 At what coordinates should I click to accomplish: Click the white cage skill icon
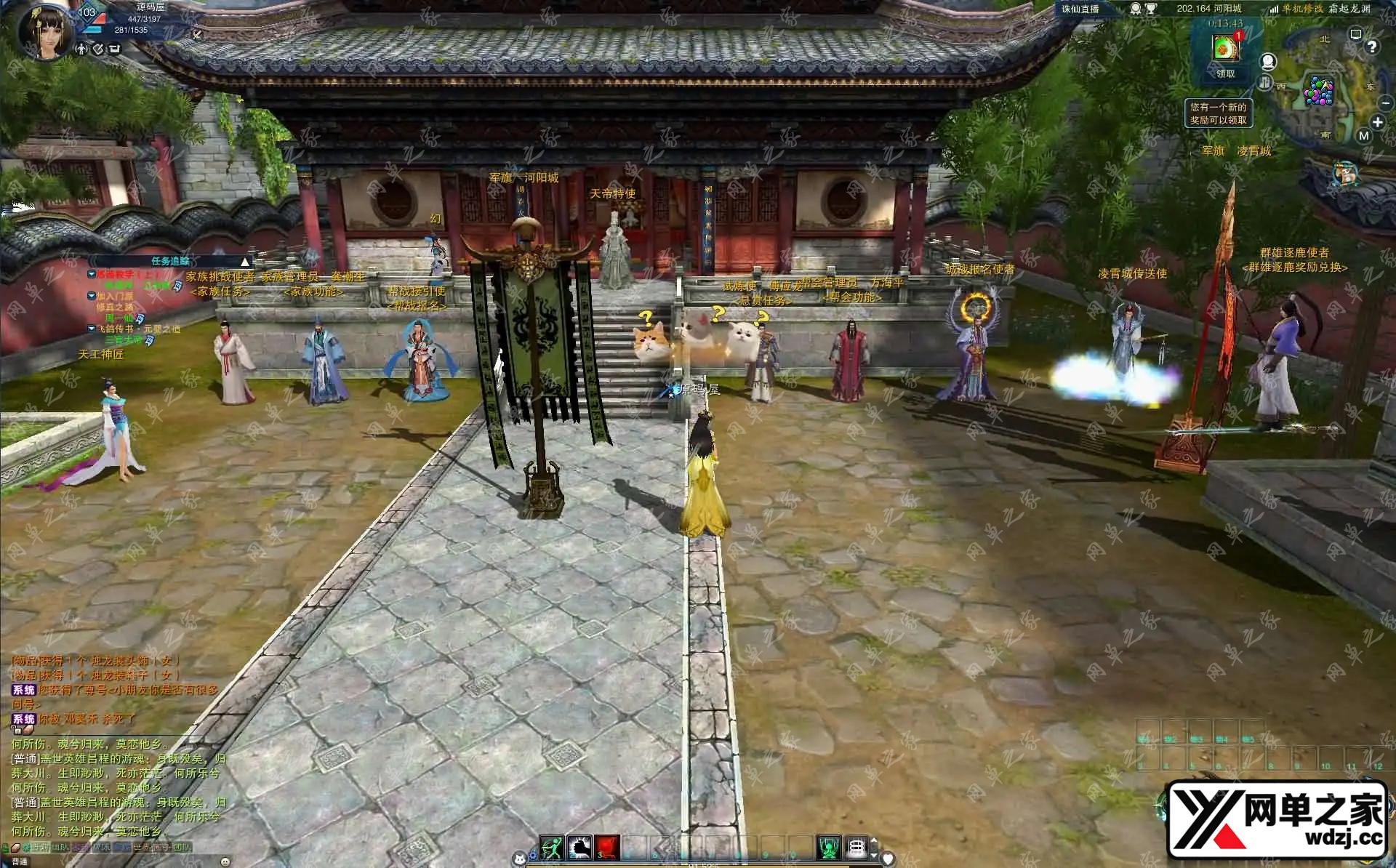click(857, 847)
